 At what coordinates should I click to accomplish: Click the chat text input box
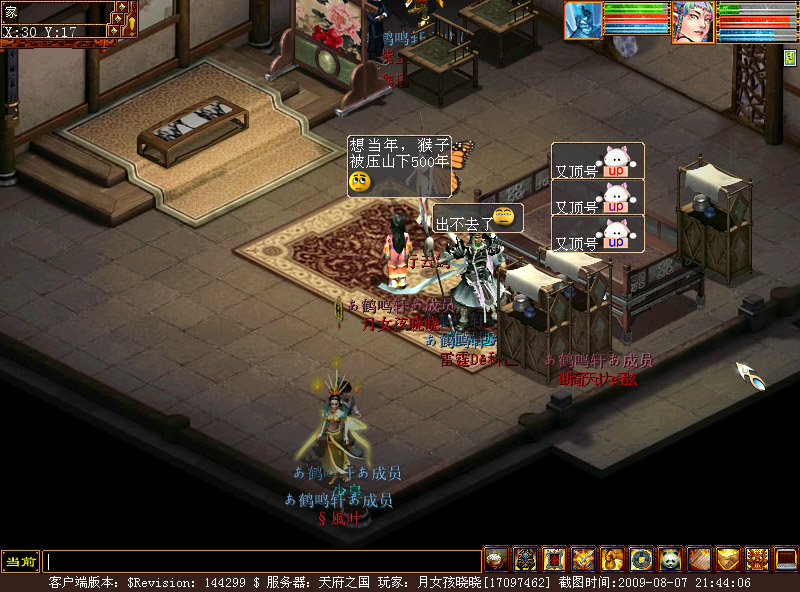pyautogui.click(x=262, y=561)
